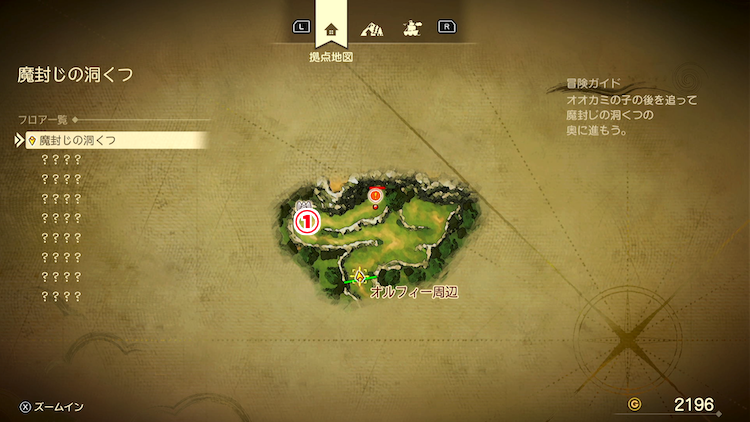This screenshot has height=422, width=750.
Task: Click the yellow campfire marker on map
Action: pyautogui.click(x=359, y=275)
